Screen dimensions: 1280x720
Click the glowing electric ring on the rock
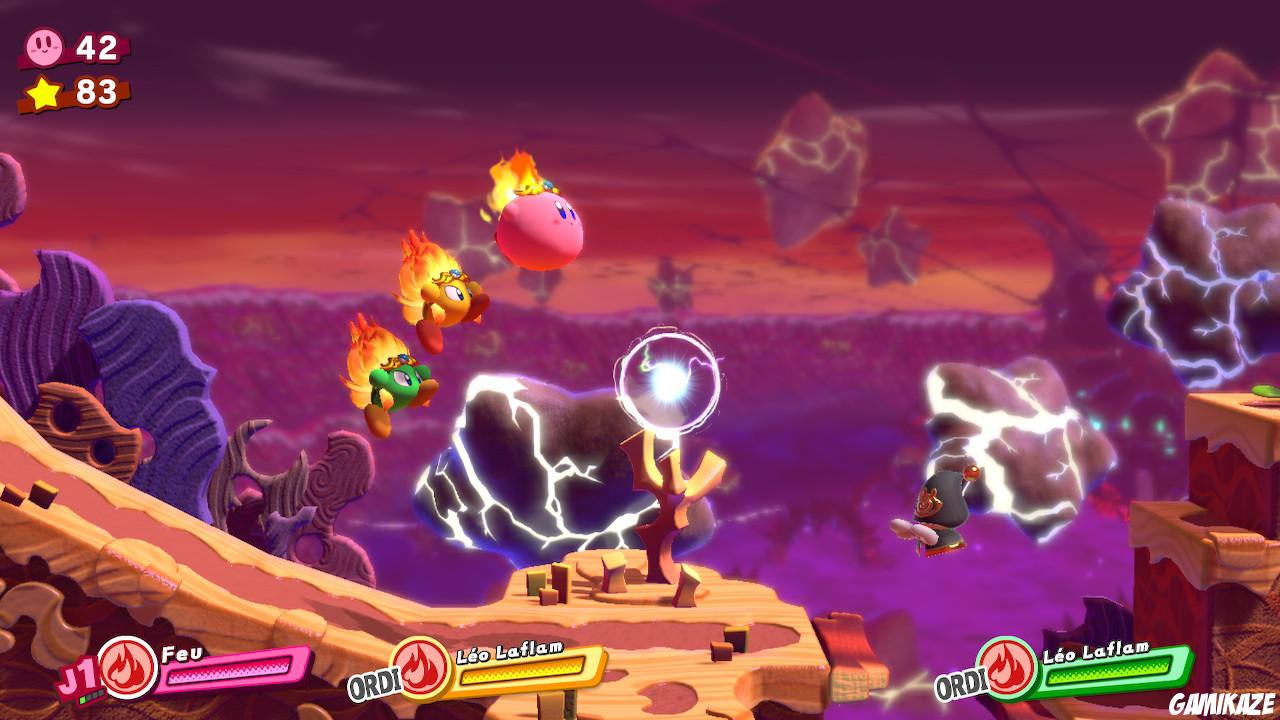click(670, 382)
